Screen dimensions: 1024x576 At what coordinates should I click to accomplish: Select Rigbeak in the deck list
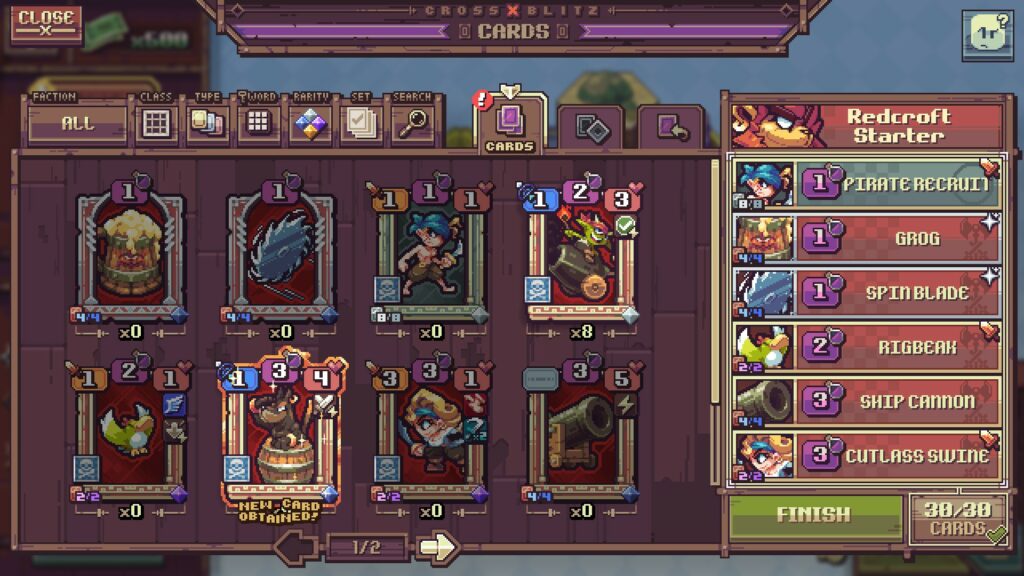tap(866, 347)
